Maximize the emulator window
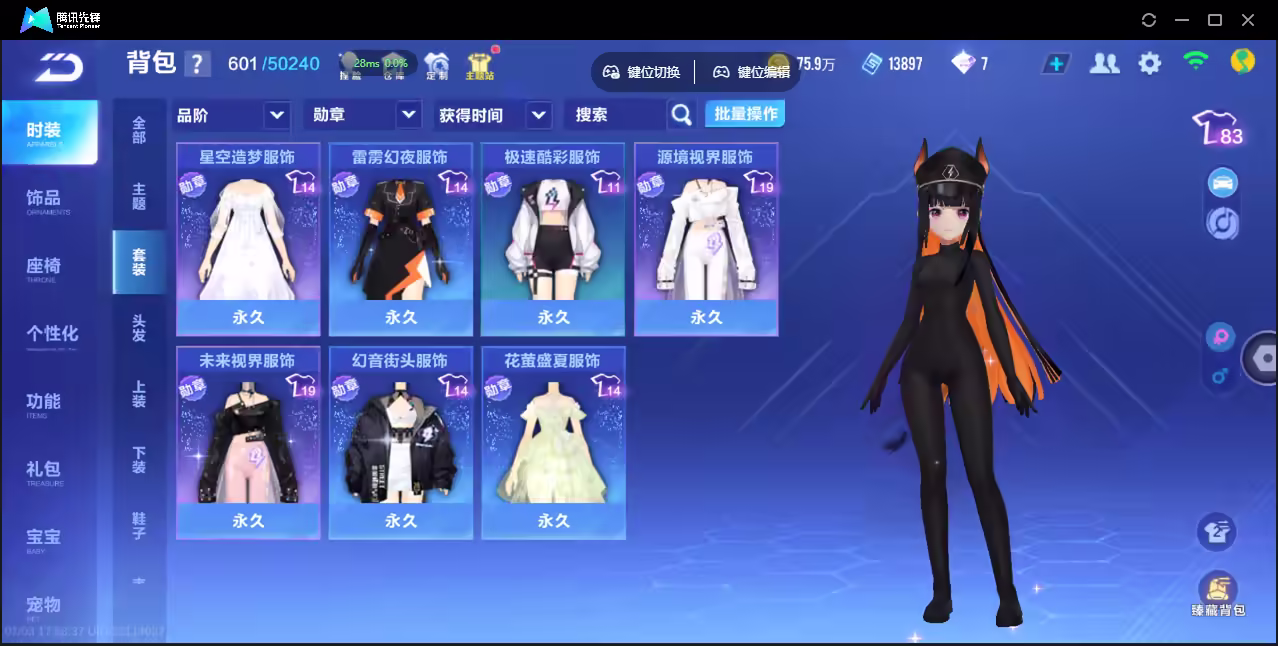This screenshot has height=646, width=1278. pyautogui.click(x=1215, y=19)
